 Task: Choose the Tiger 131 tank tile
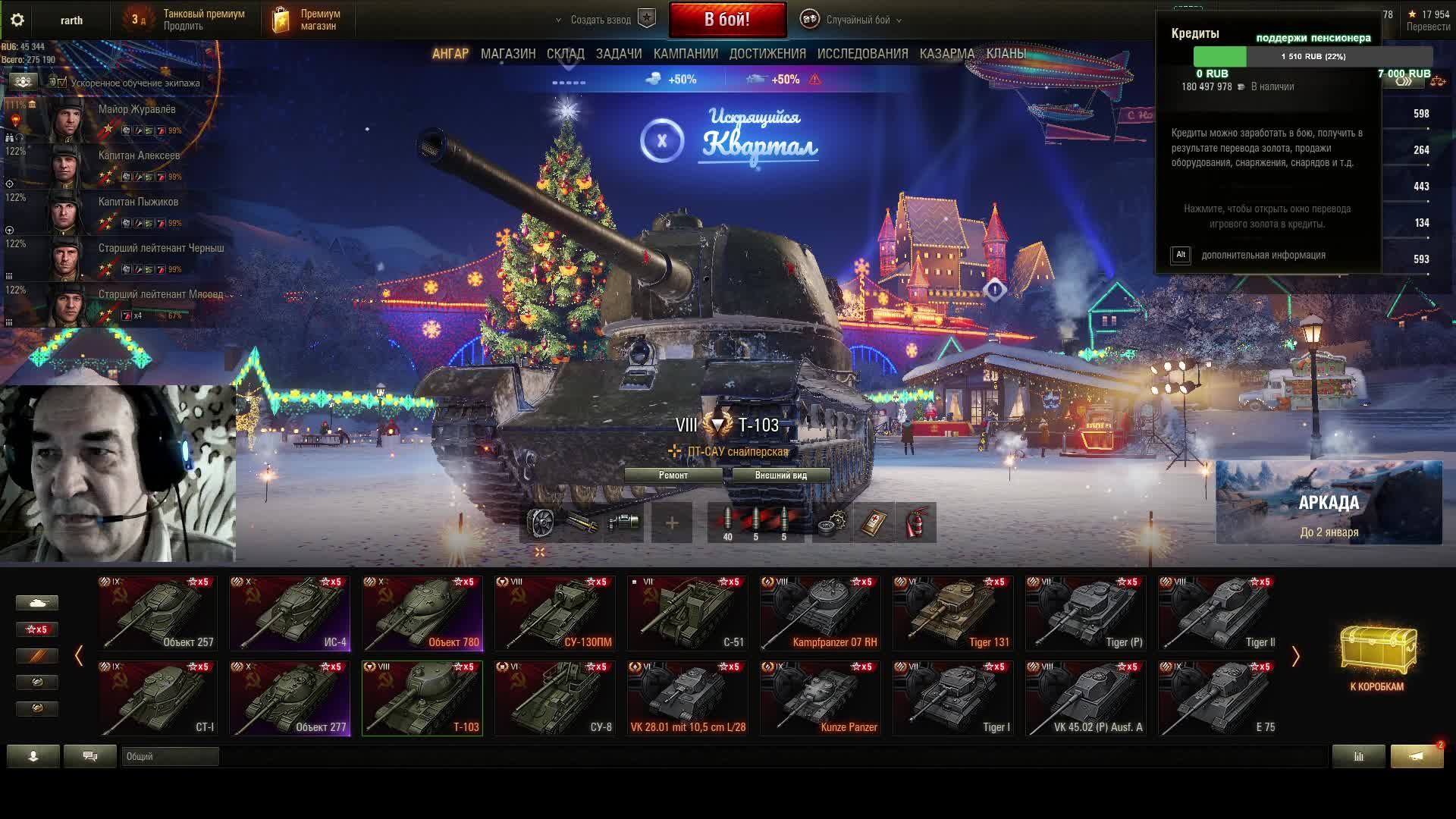(953, 613)
